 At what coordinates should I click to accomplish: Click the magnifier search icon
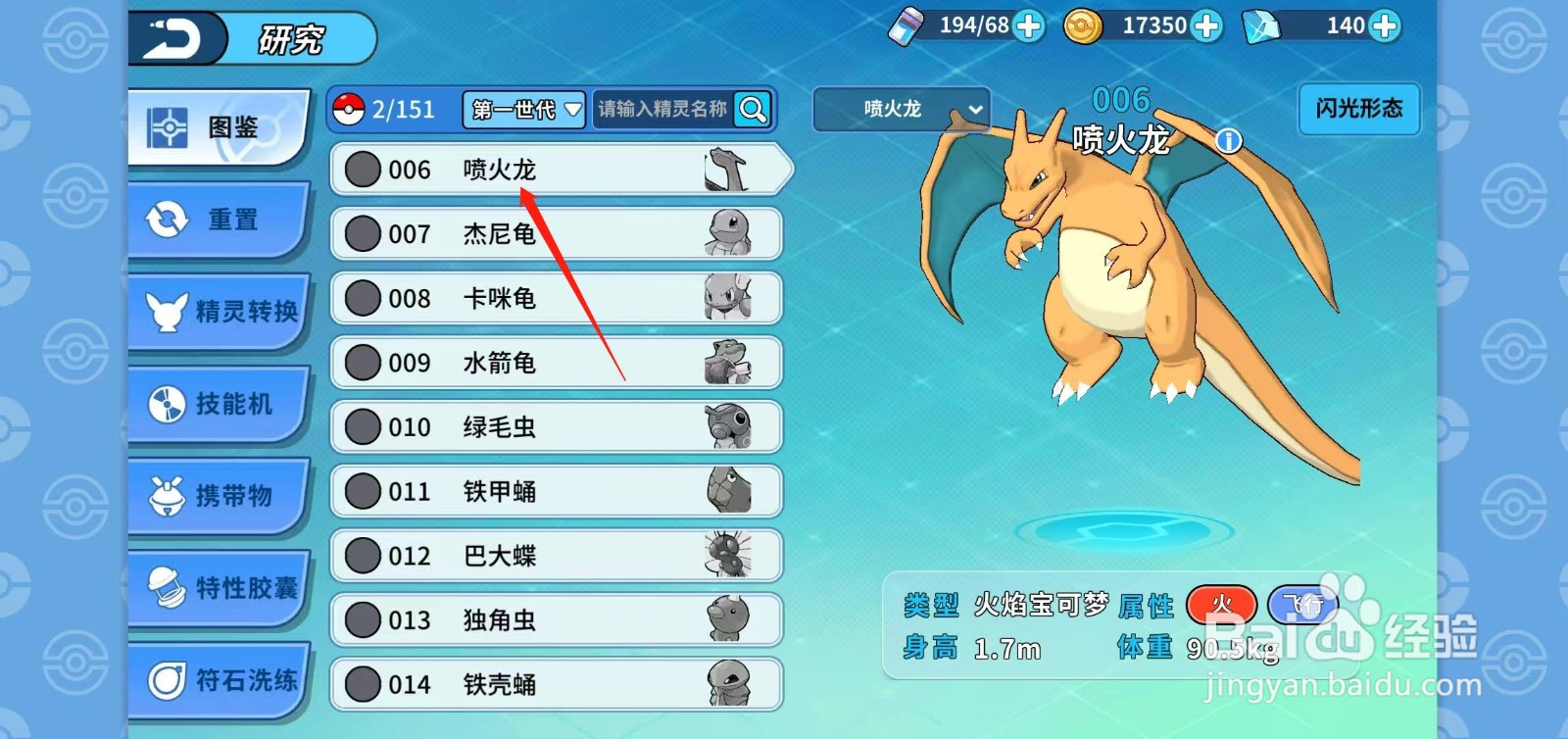tap(751, 110)
